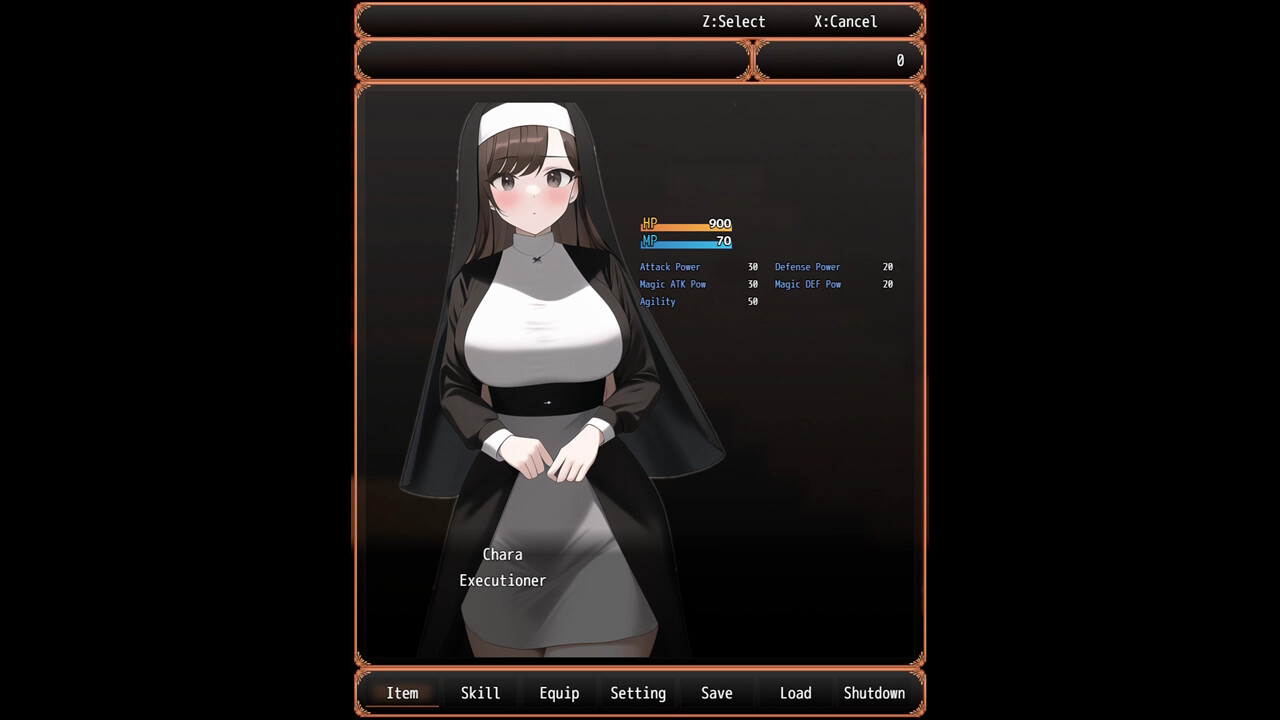Click the gold counter showing 0
The image size is (1280, 720).
(x=899, y=60)
